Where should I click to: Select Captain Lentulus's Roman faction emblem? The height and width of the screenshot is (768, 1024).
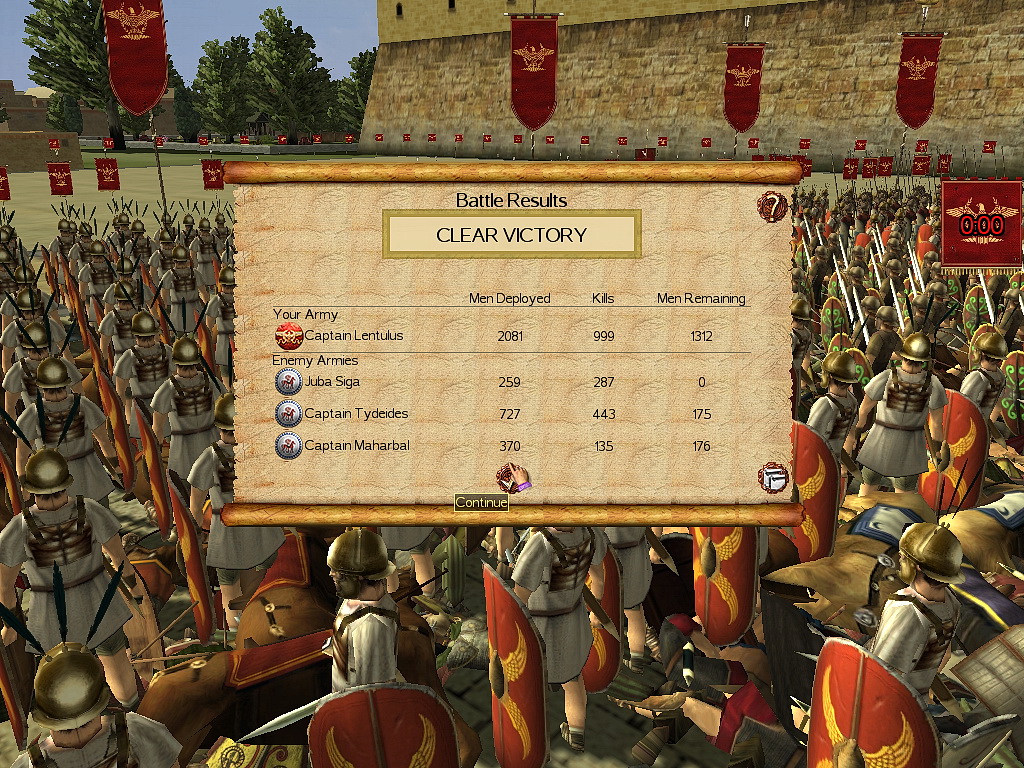point(289,336)
